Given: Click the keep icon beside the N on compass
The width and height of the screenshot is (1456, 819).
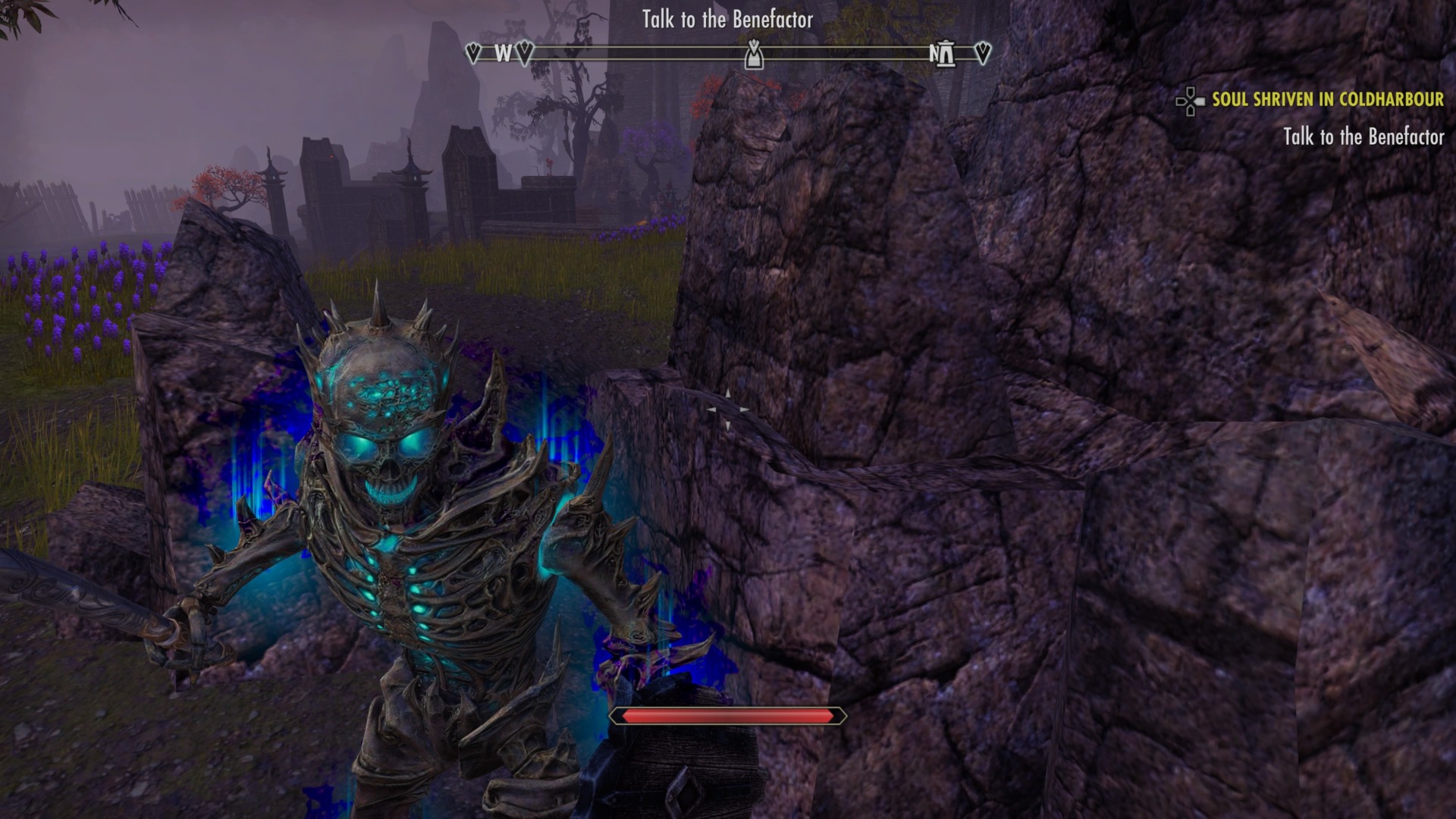Looking at the screenshot, I should (946, 53).
